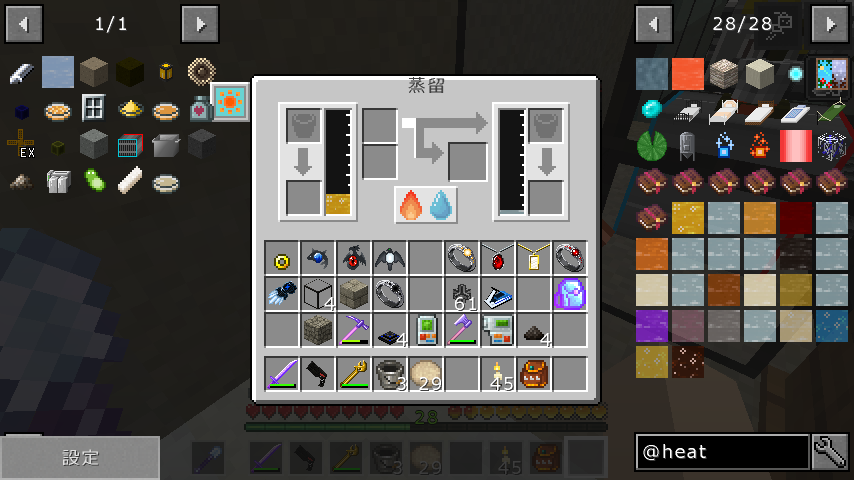Select the purple sword in the hotbar
The height and width of the screenshot is (480, 854).
point(282,373)
